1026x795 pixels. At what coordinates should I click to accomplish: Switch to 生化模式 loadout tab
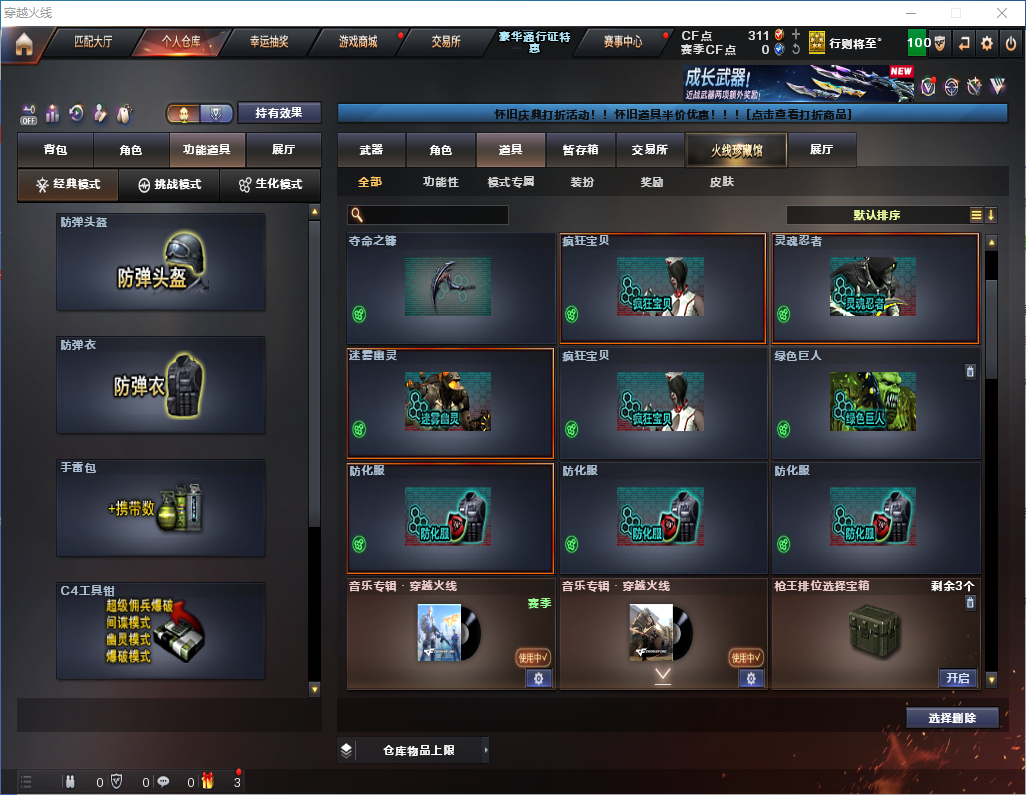pos(270,185)
